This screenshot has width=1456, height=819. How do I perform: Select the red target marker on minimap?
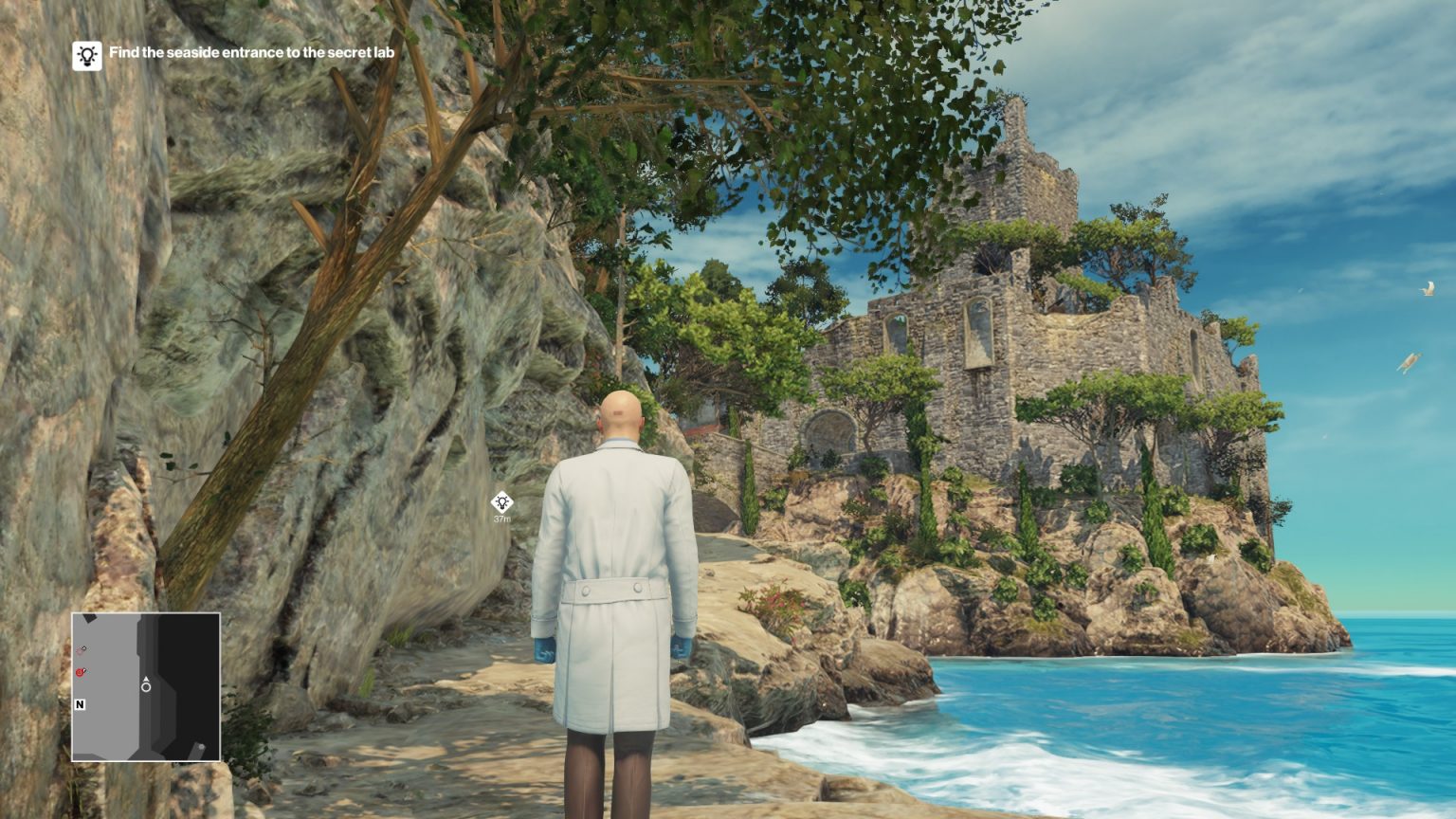79,671
